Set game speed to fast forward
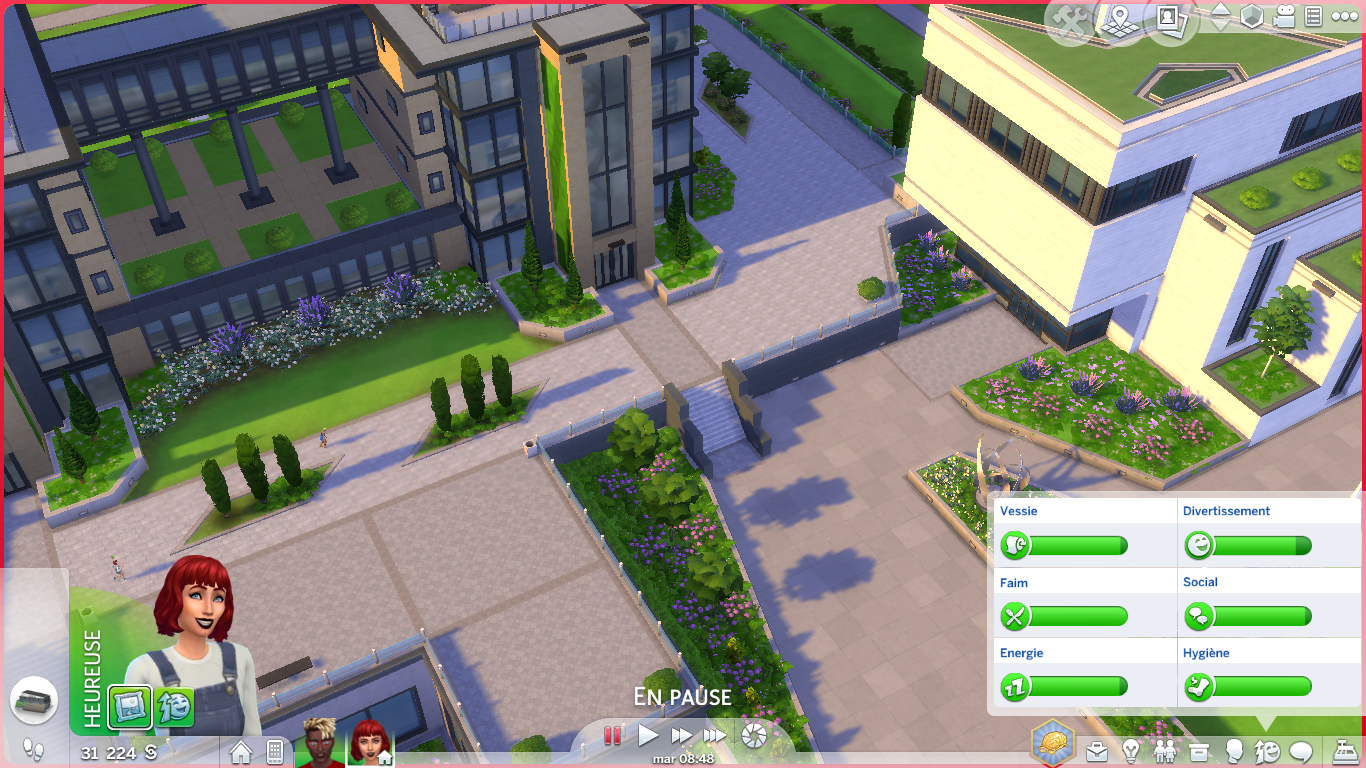The image size is (1366, 768). coord(681,736)
